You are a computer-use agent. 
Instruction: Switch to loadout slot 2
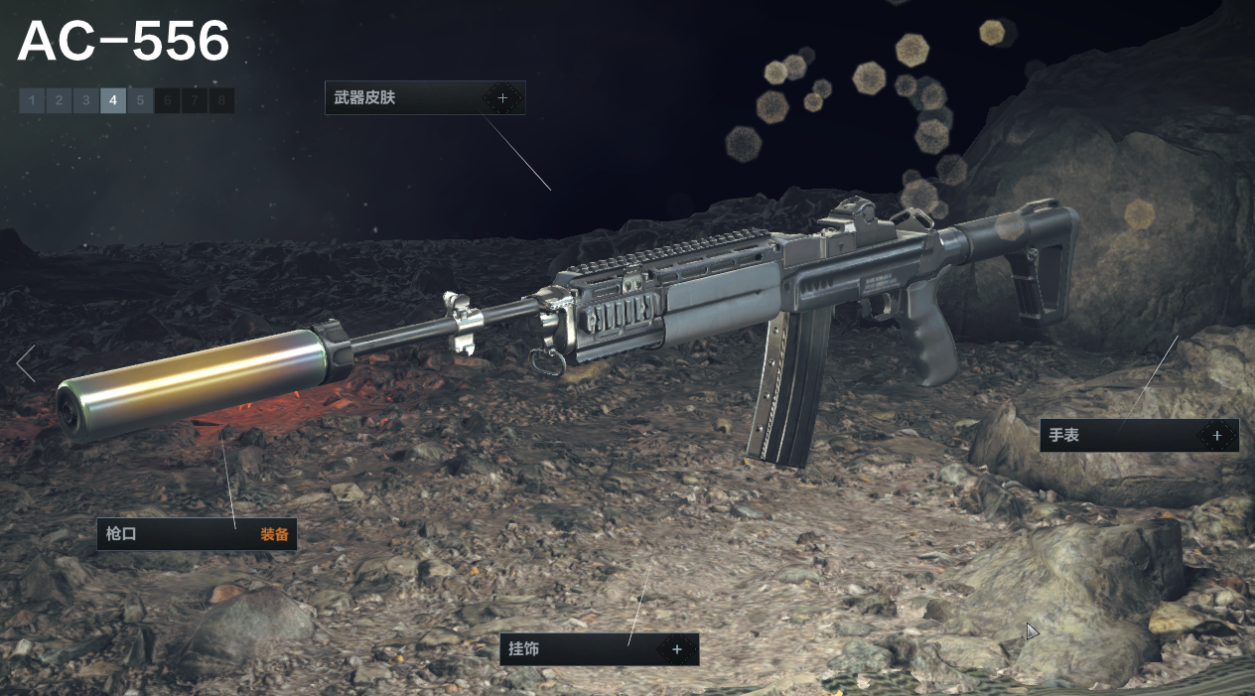pos(59,100)
